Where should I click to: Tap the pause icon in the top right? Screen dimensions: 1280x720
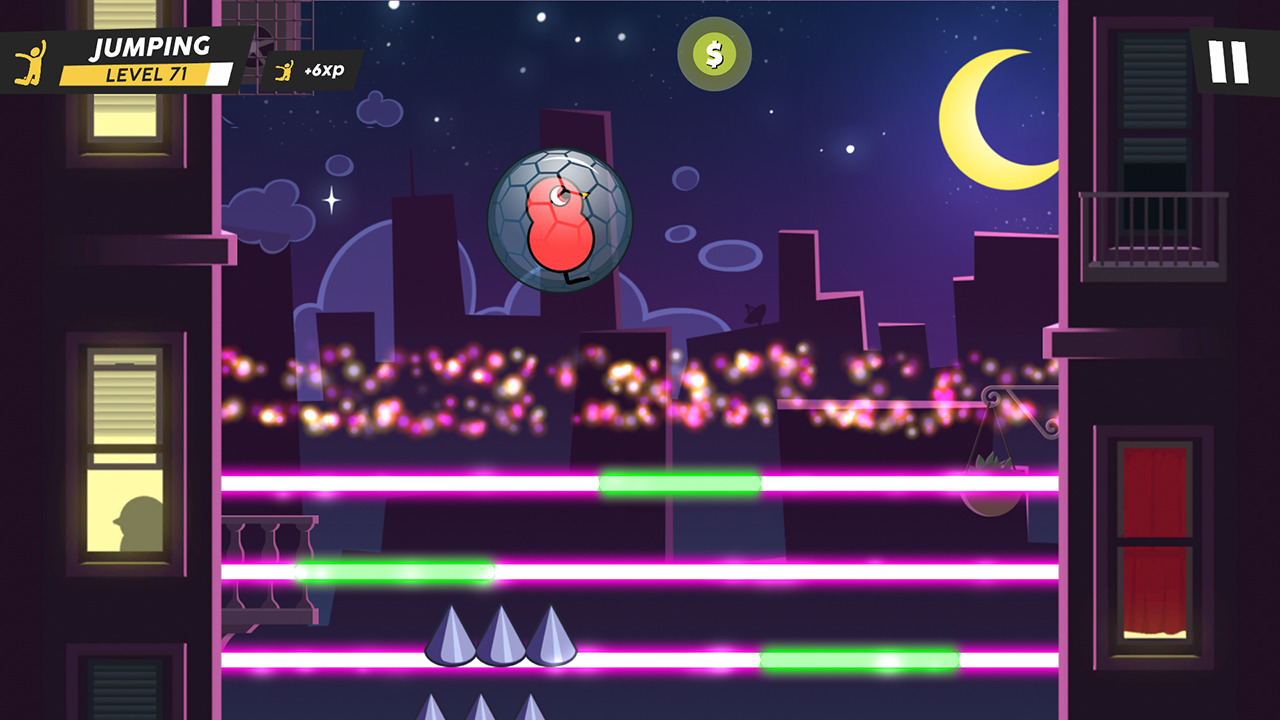coord(1228,61)
